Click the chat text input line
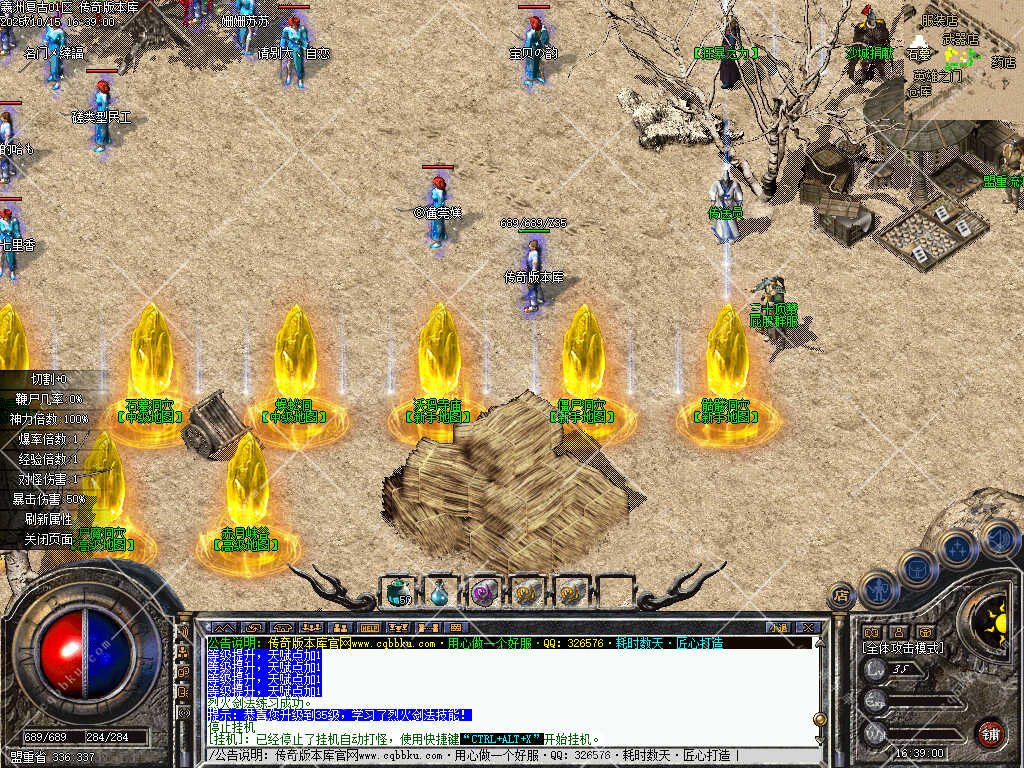The width and height of the screenshot is (1024, 768). pos(500,755)
